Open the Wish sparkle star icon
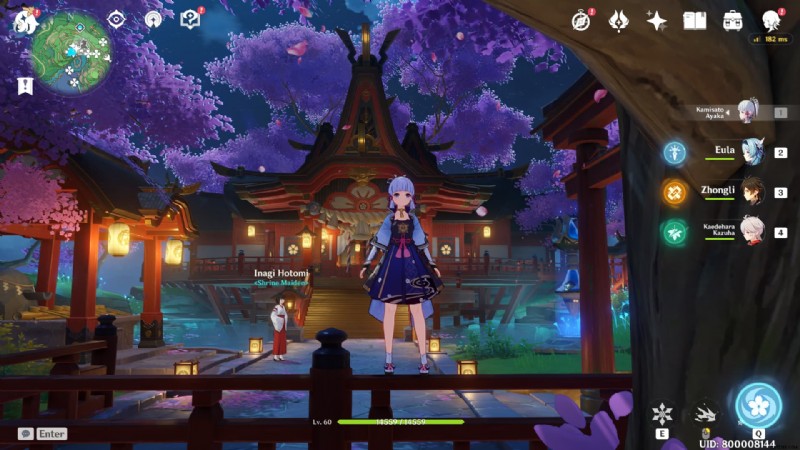 (657, 20)
